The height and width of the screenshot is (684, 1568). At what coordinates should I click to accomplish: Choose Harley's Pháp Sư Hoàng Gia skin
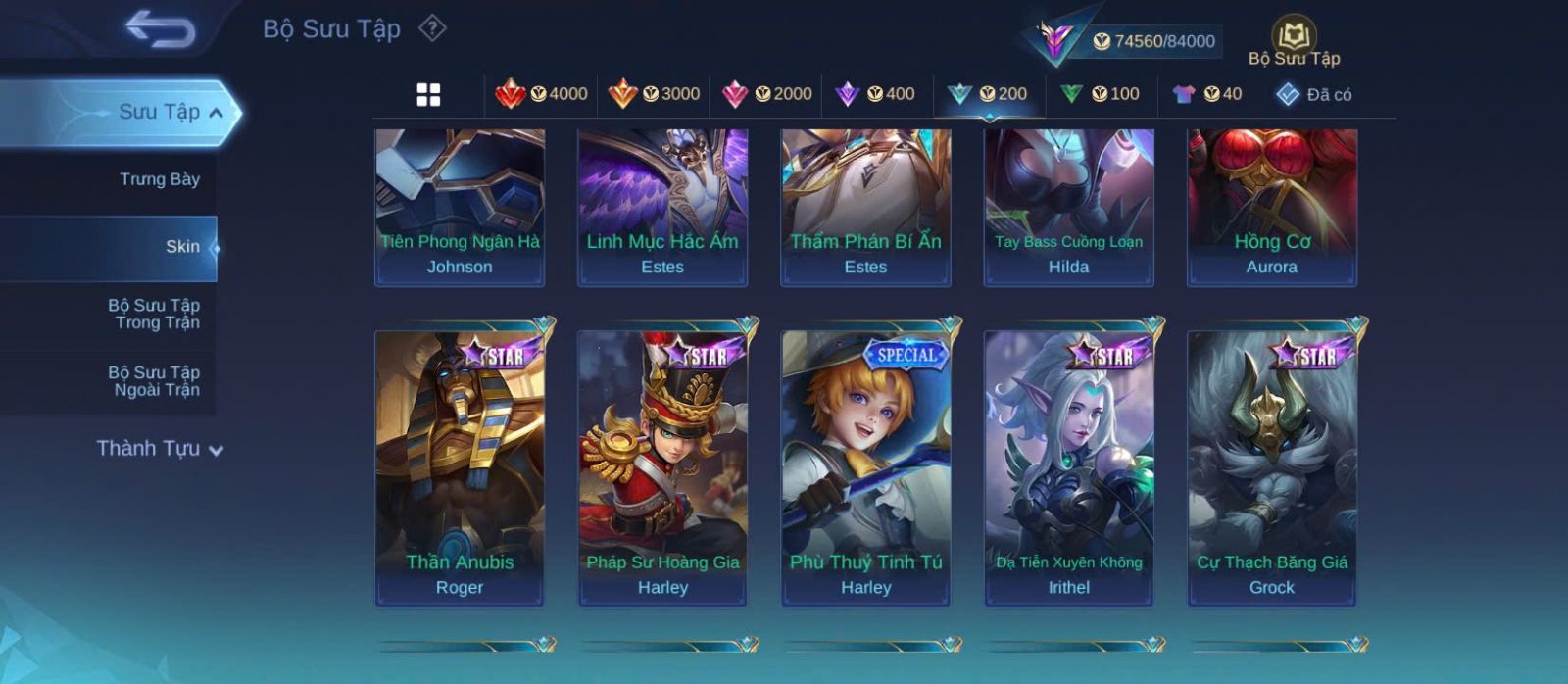[662, 467]
